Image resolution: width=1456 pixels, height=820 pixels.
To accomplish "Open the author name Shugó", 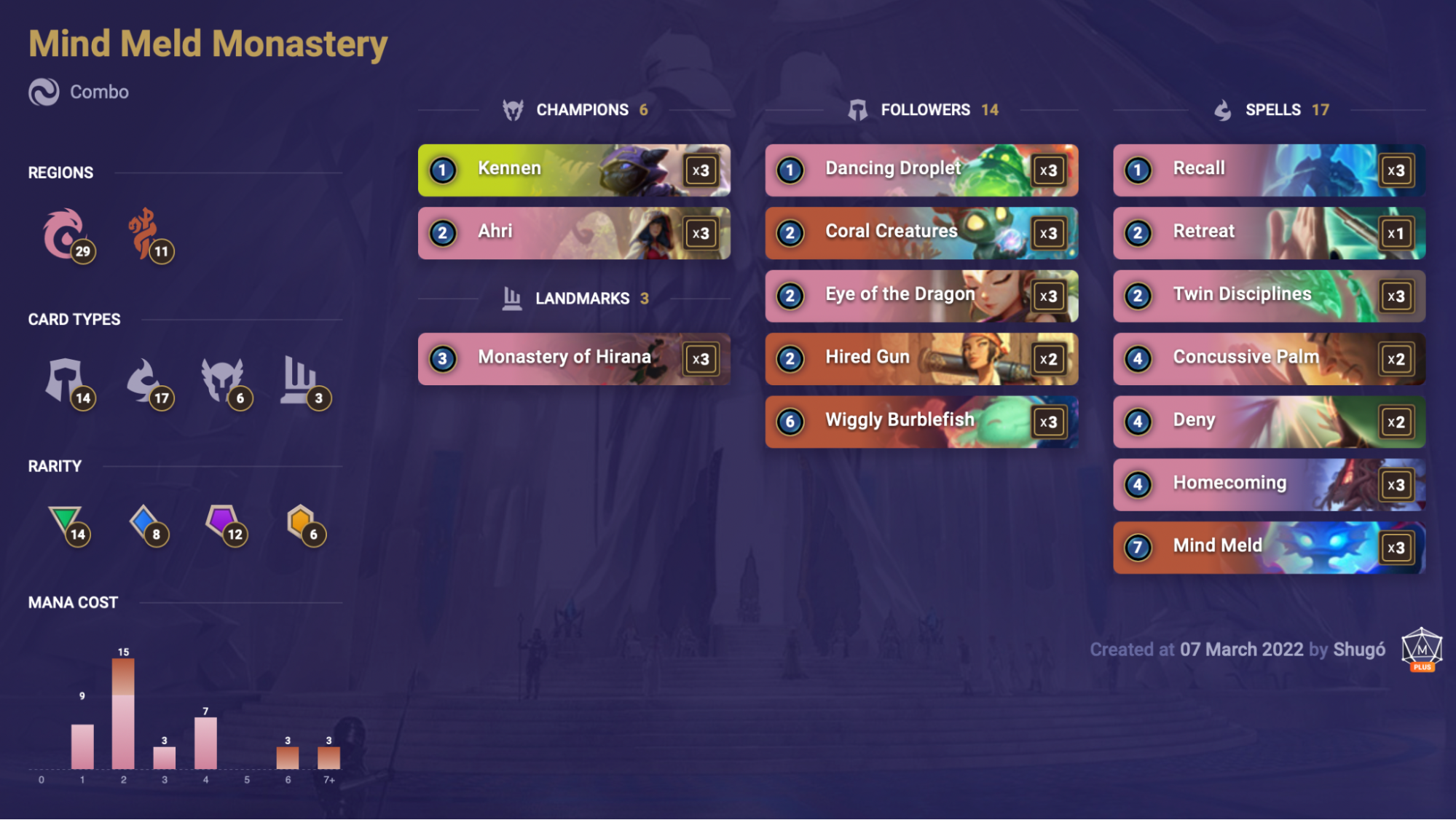I will tap(1359, 650).
